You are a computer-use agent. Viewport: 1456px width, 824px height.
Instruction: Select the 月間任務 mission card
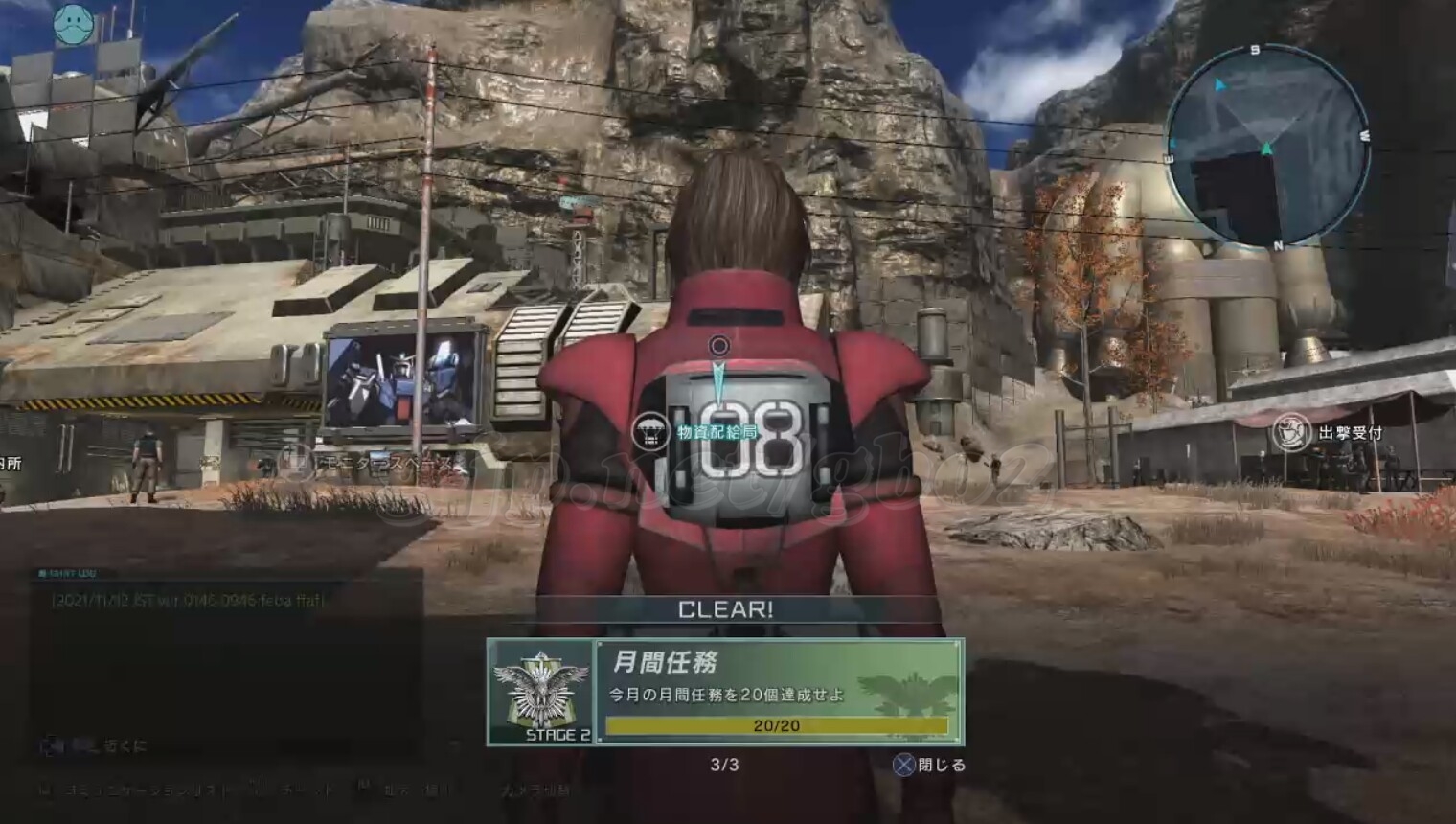(778, 692)
